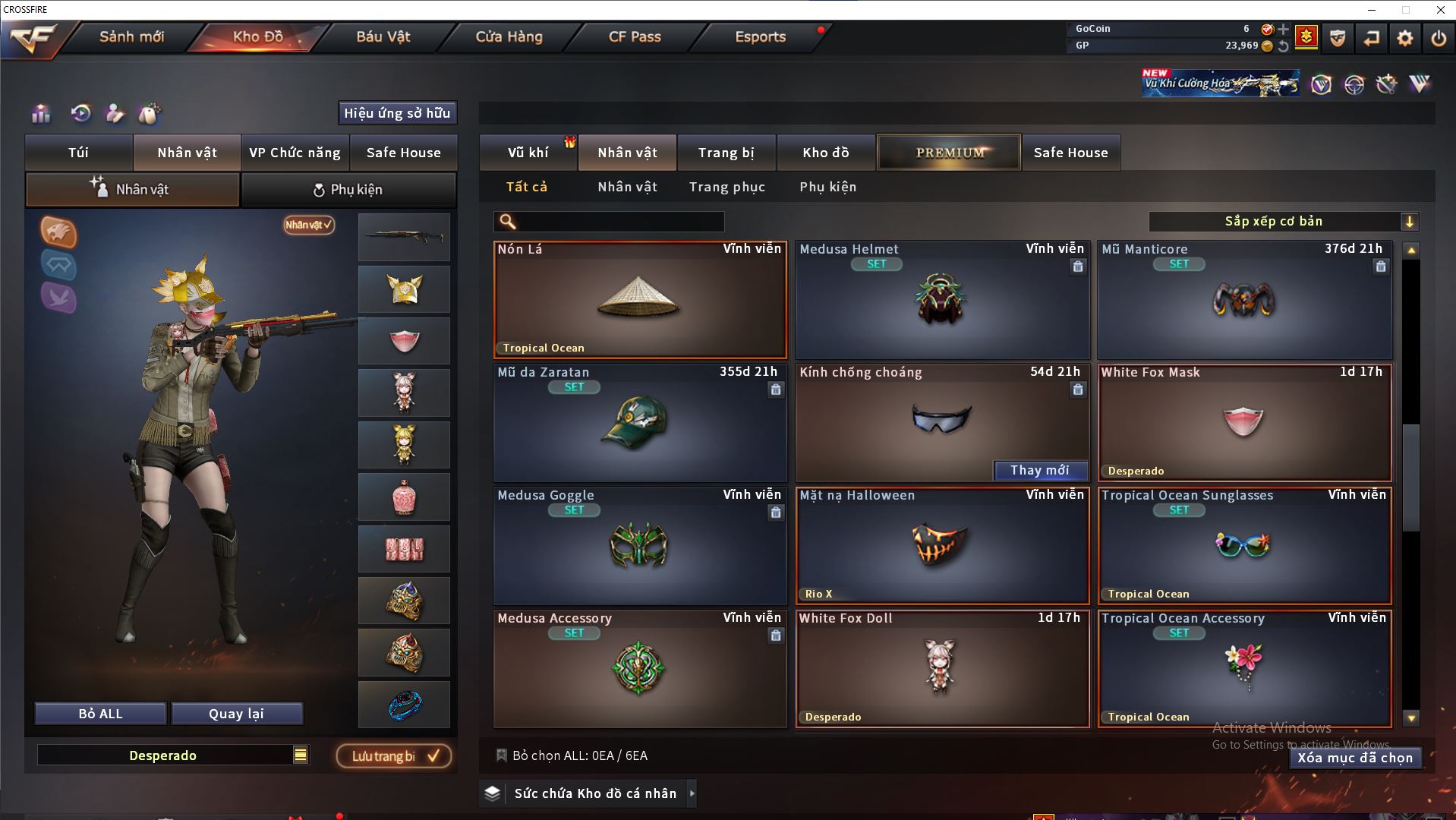The image size is (1456, 820).
Task: Choose the Mặt nạ Halloween mask
Action: pyautogui.click(x=941, y=545)
